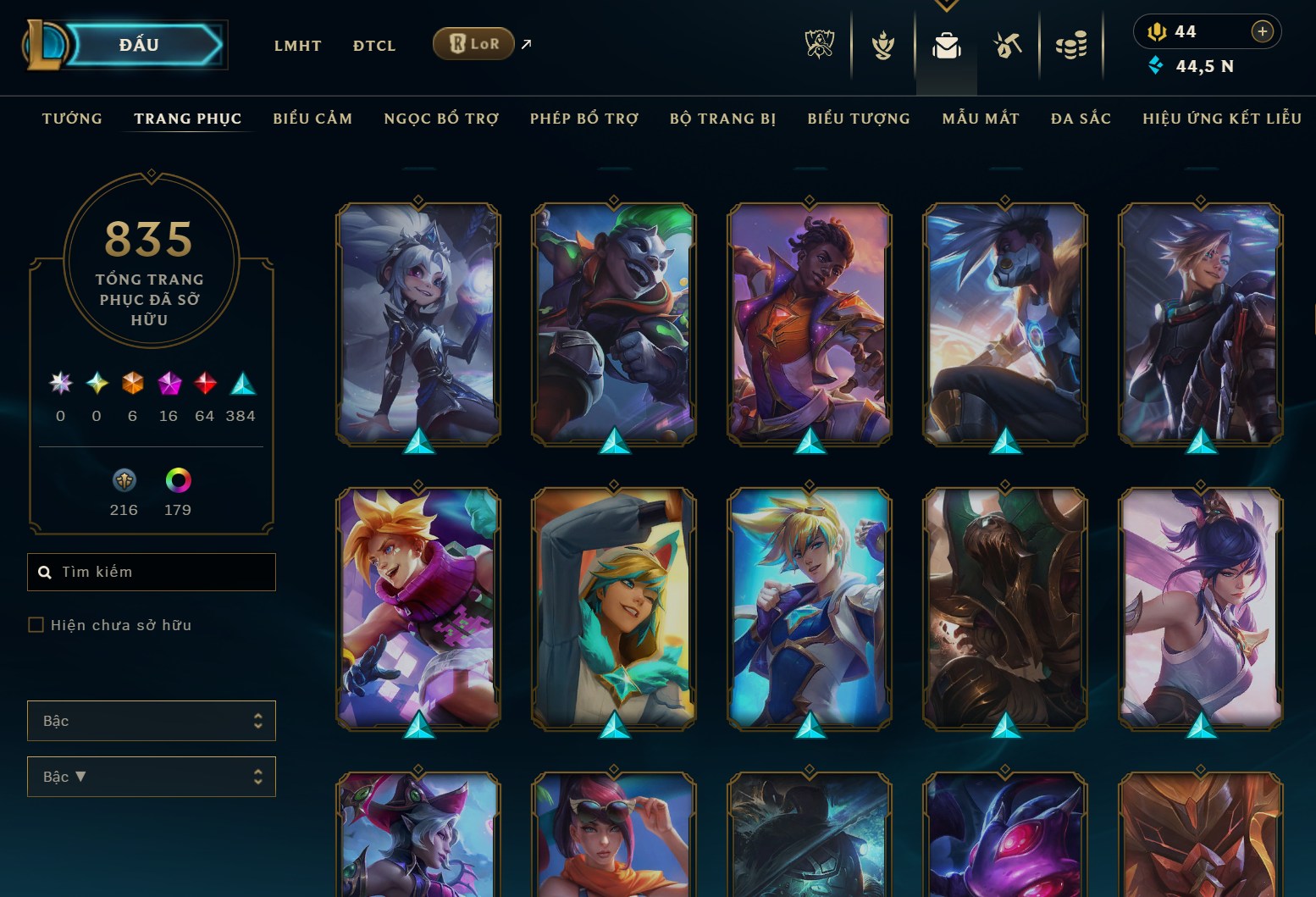Click the magnifier icon in the search bar

pos(46,572)
